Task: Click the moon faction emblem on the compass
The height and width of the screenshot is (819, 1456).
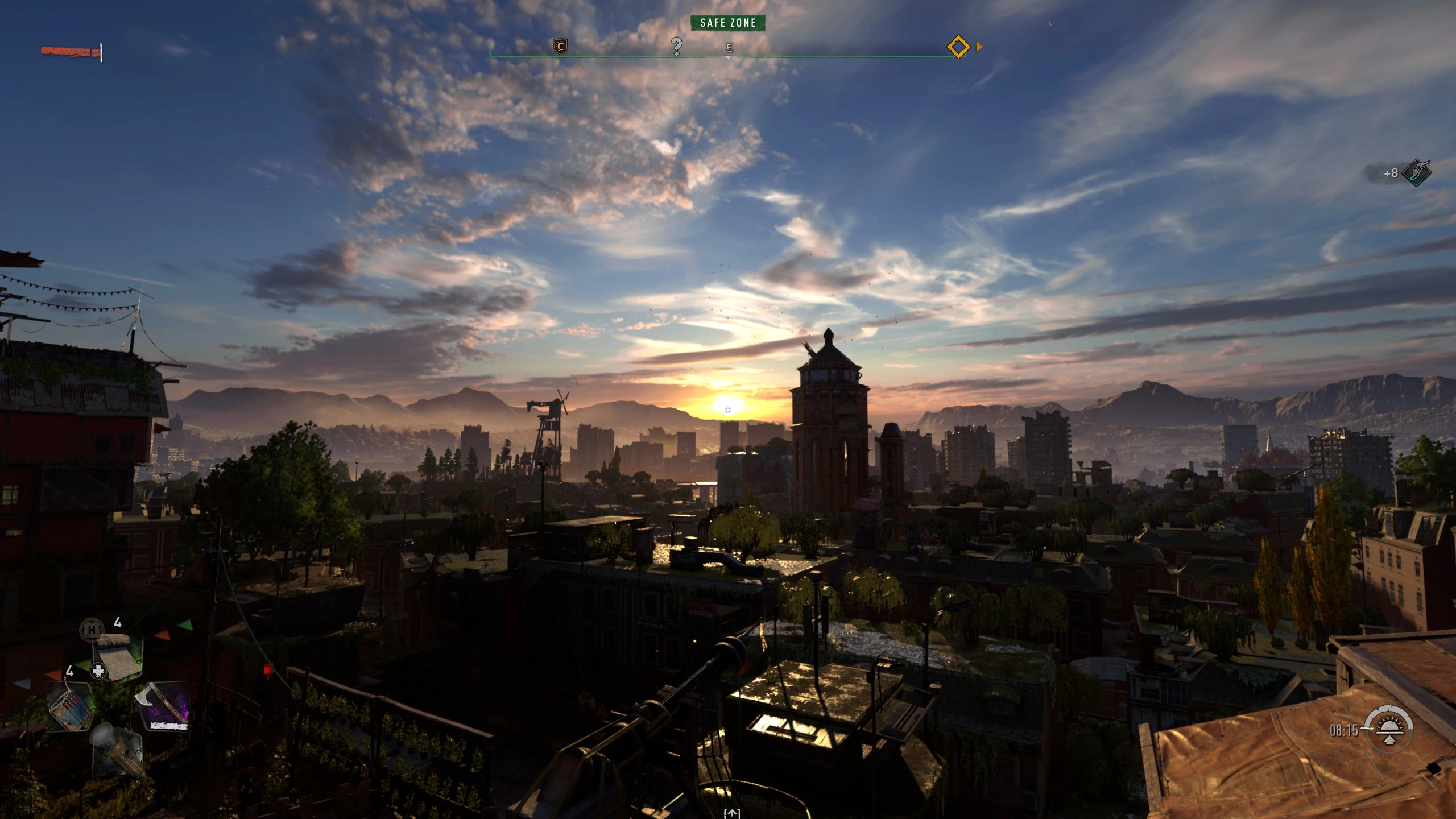Action: [561, 47]
